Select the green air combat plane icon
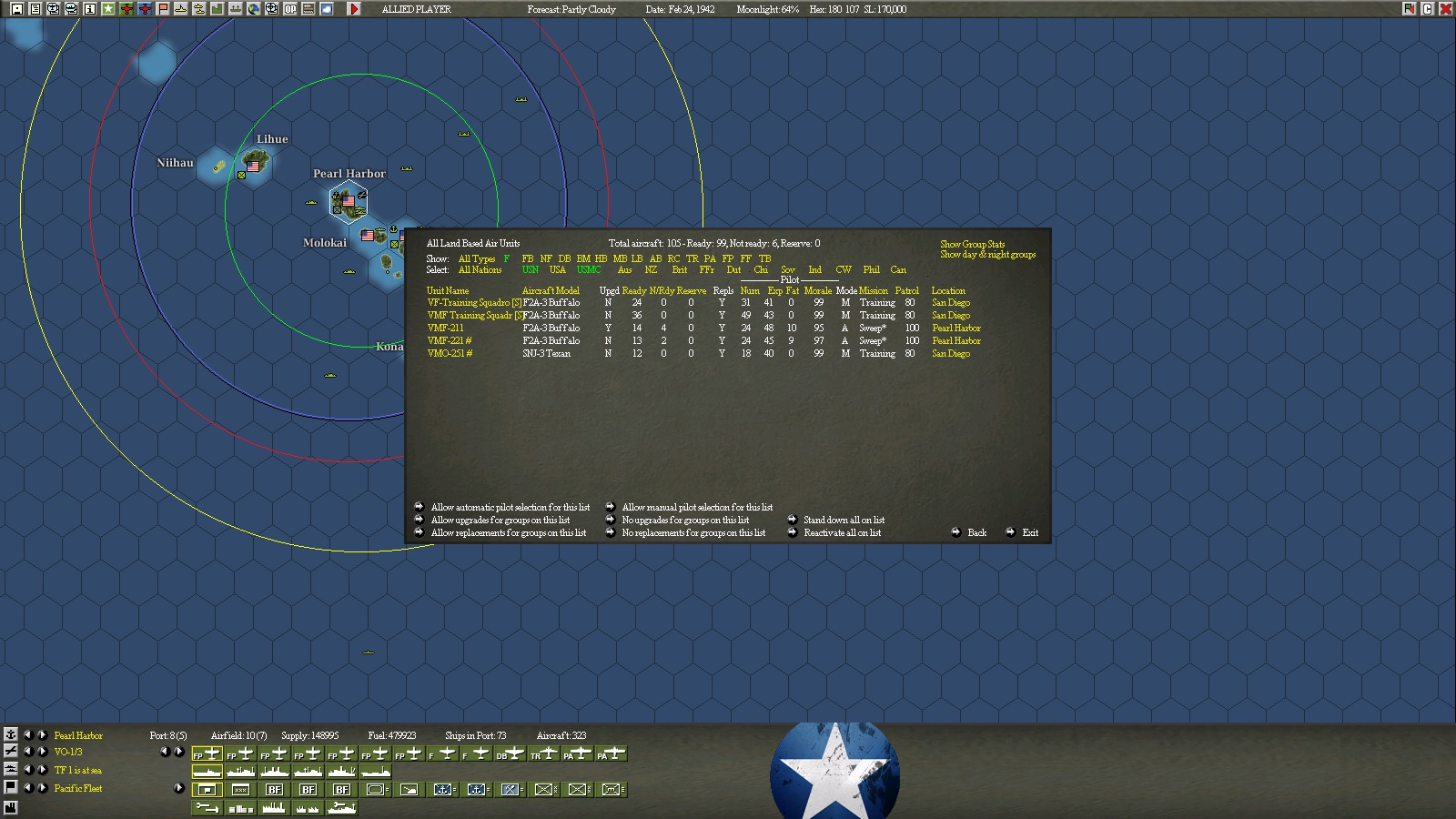1456x819 pixels. (x=126, y=10)
